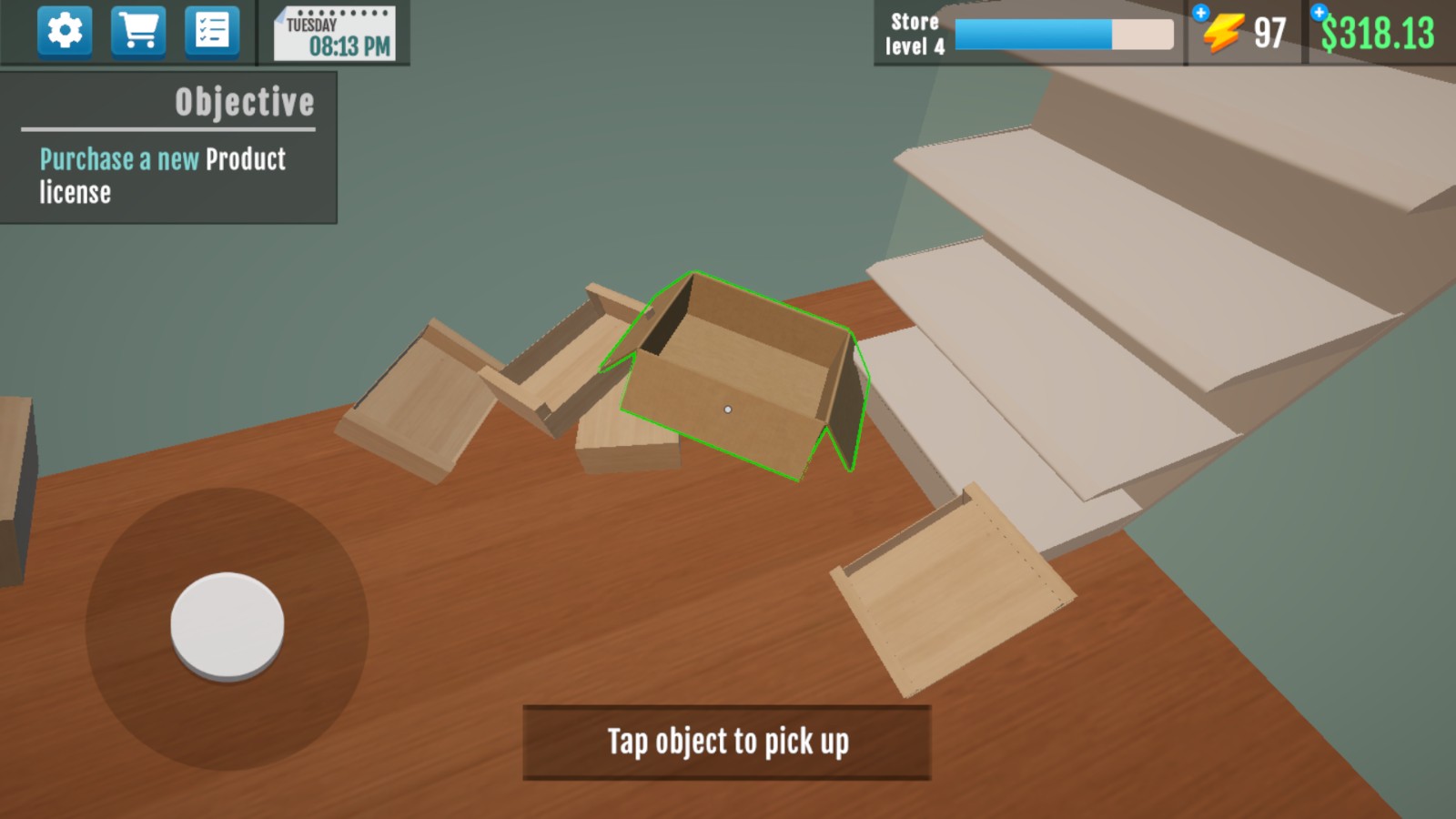Open the settings gear menu
Image resolution: width=1456 pixels, height=819 pixels.
point(65,32)
